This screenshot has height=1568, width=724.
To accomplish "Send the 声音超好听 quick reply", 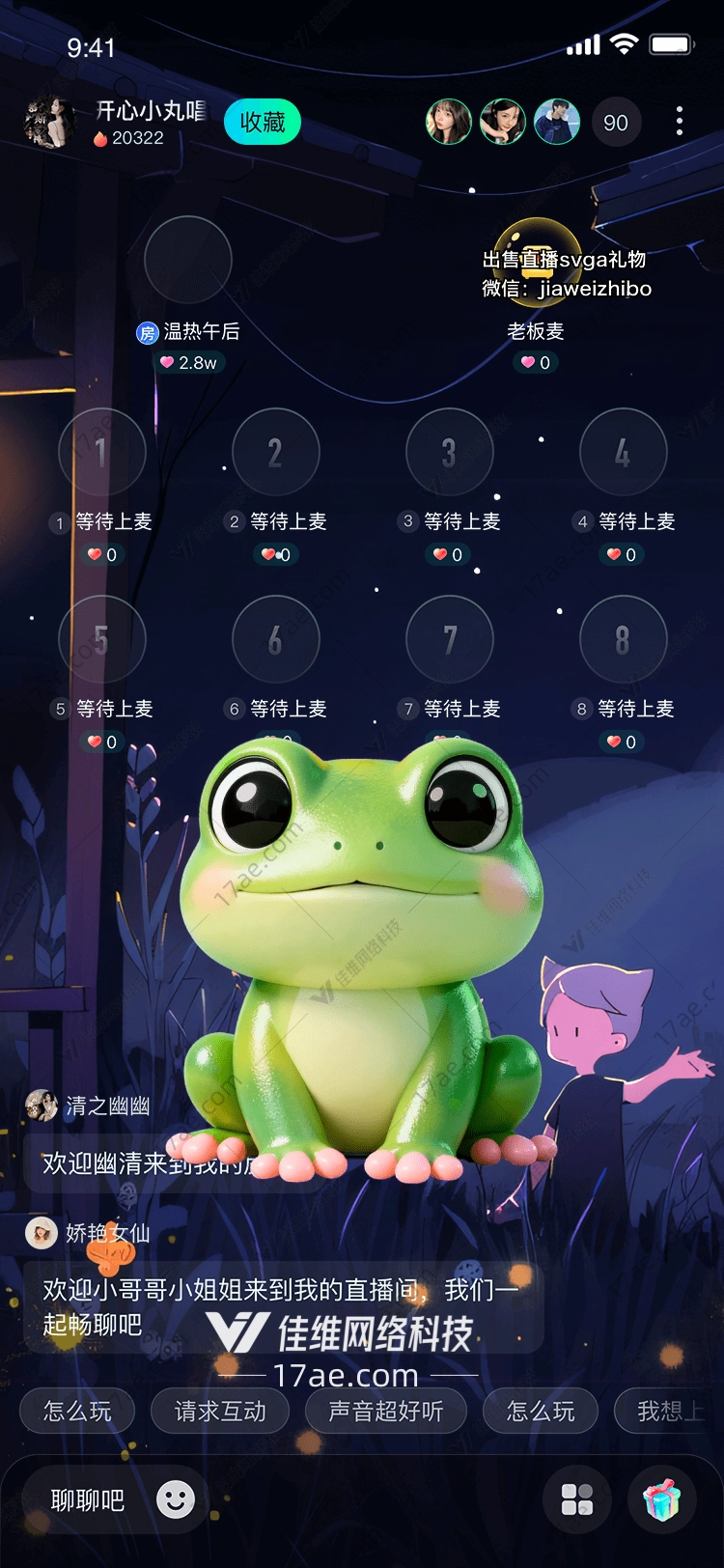I will [x=385, y=1412].
